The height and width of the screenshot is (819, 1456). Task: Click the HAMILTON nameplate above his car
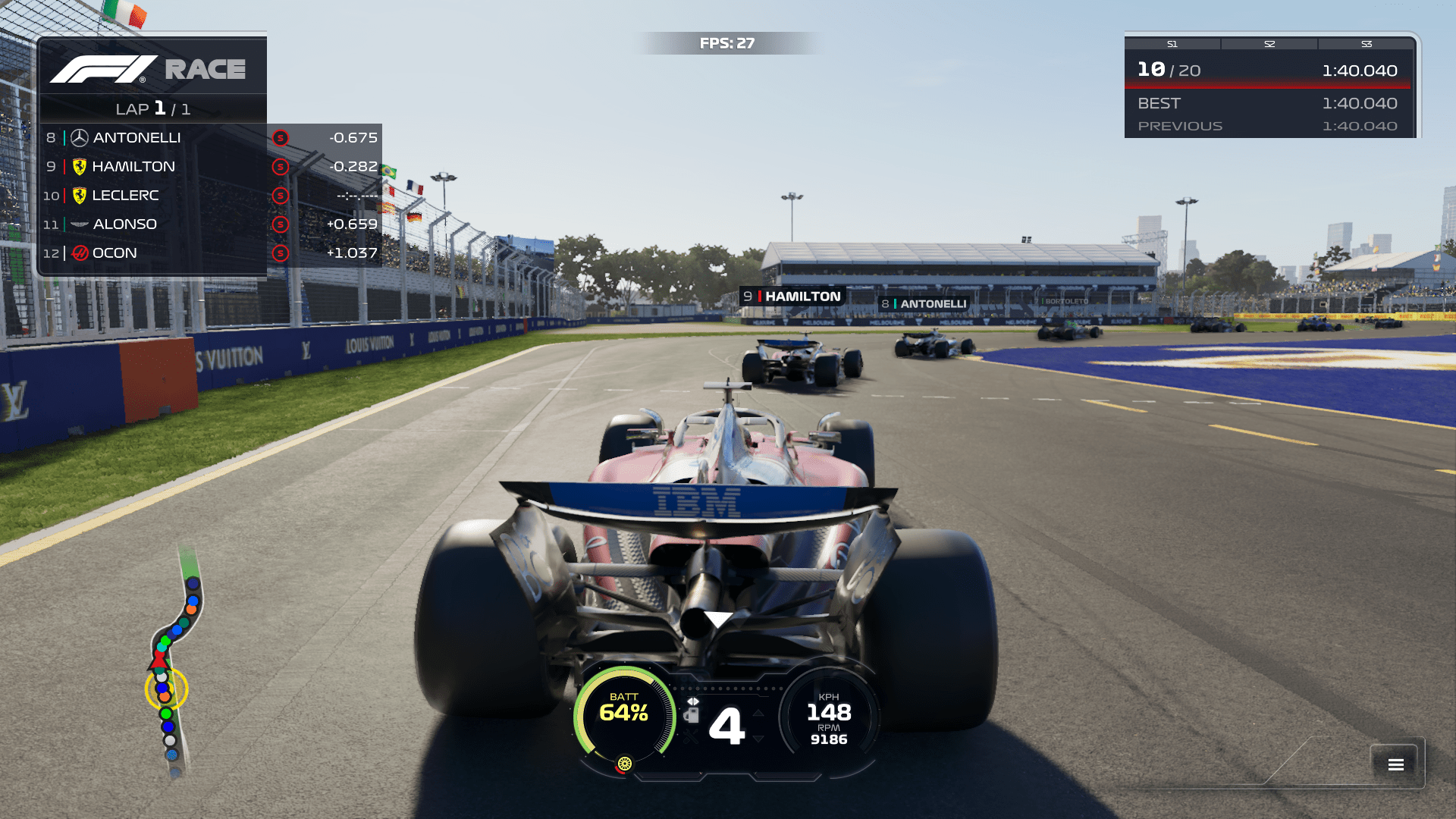point(791,296)
